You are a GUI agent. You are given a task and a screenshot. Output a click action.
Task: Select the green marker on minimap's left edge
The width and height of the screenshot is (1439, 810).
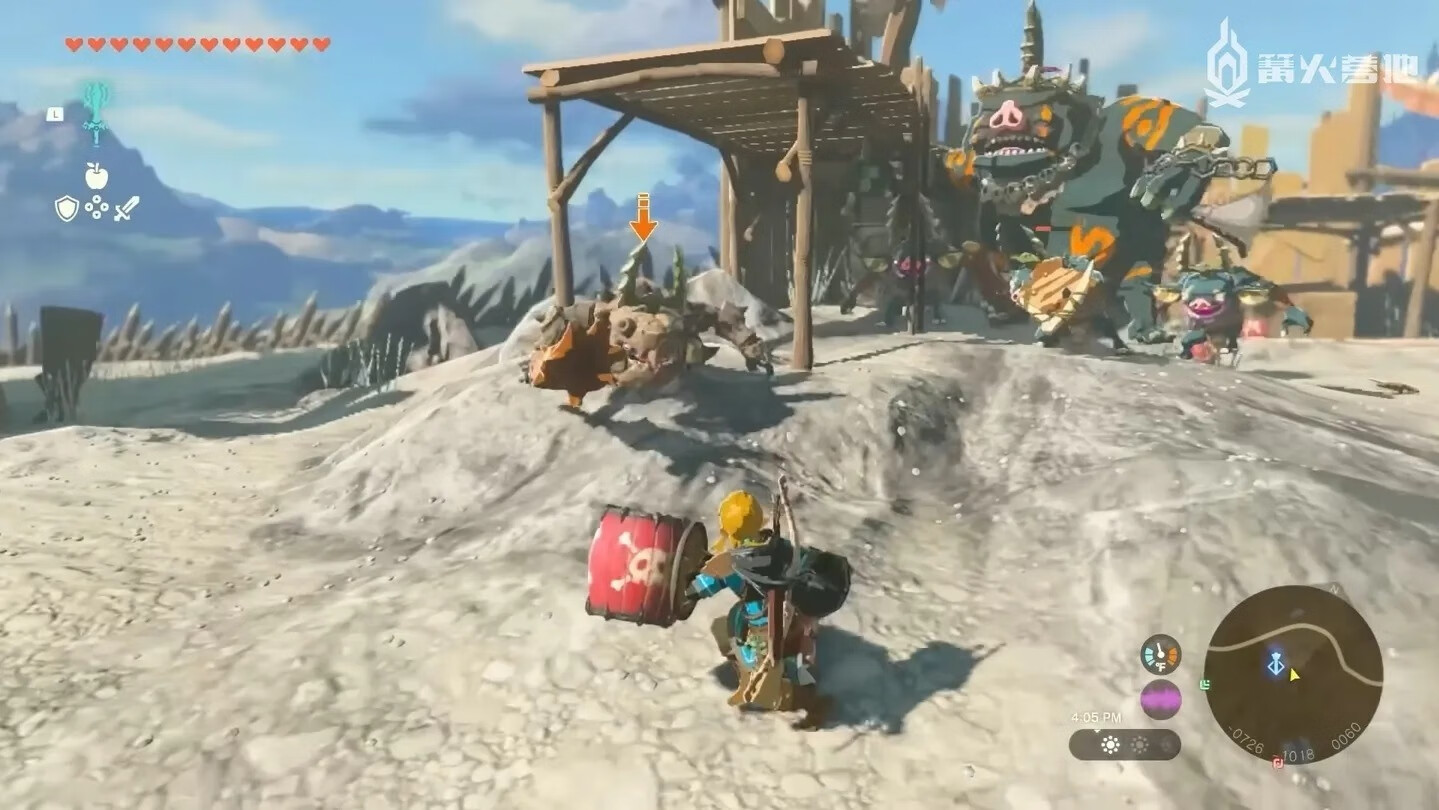click(x=1206, y=685)
